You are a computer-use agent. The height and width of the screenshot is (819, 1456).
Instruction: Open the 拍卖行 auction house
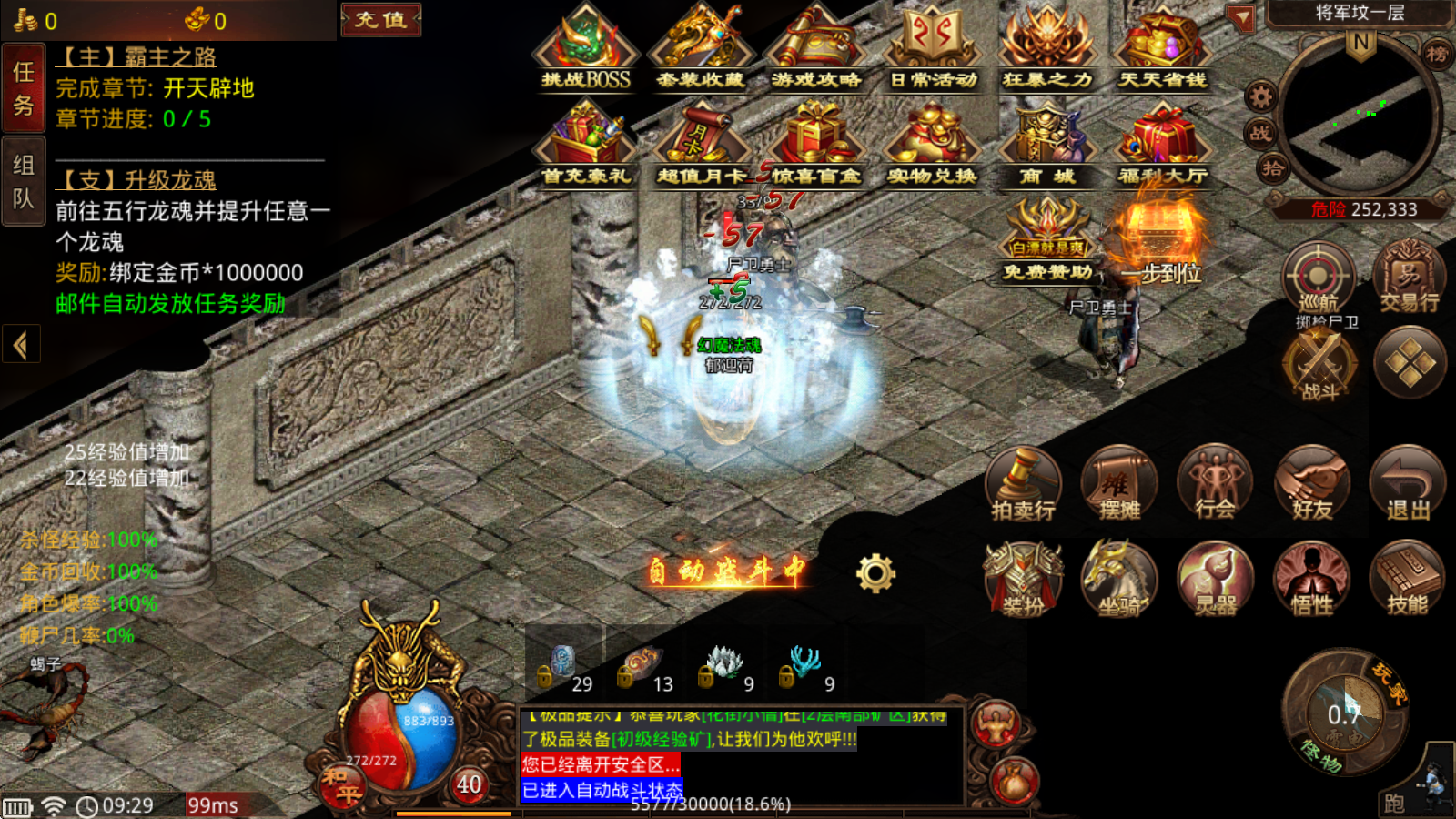pyautogui.click(x=1023, y=483)
